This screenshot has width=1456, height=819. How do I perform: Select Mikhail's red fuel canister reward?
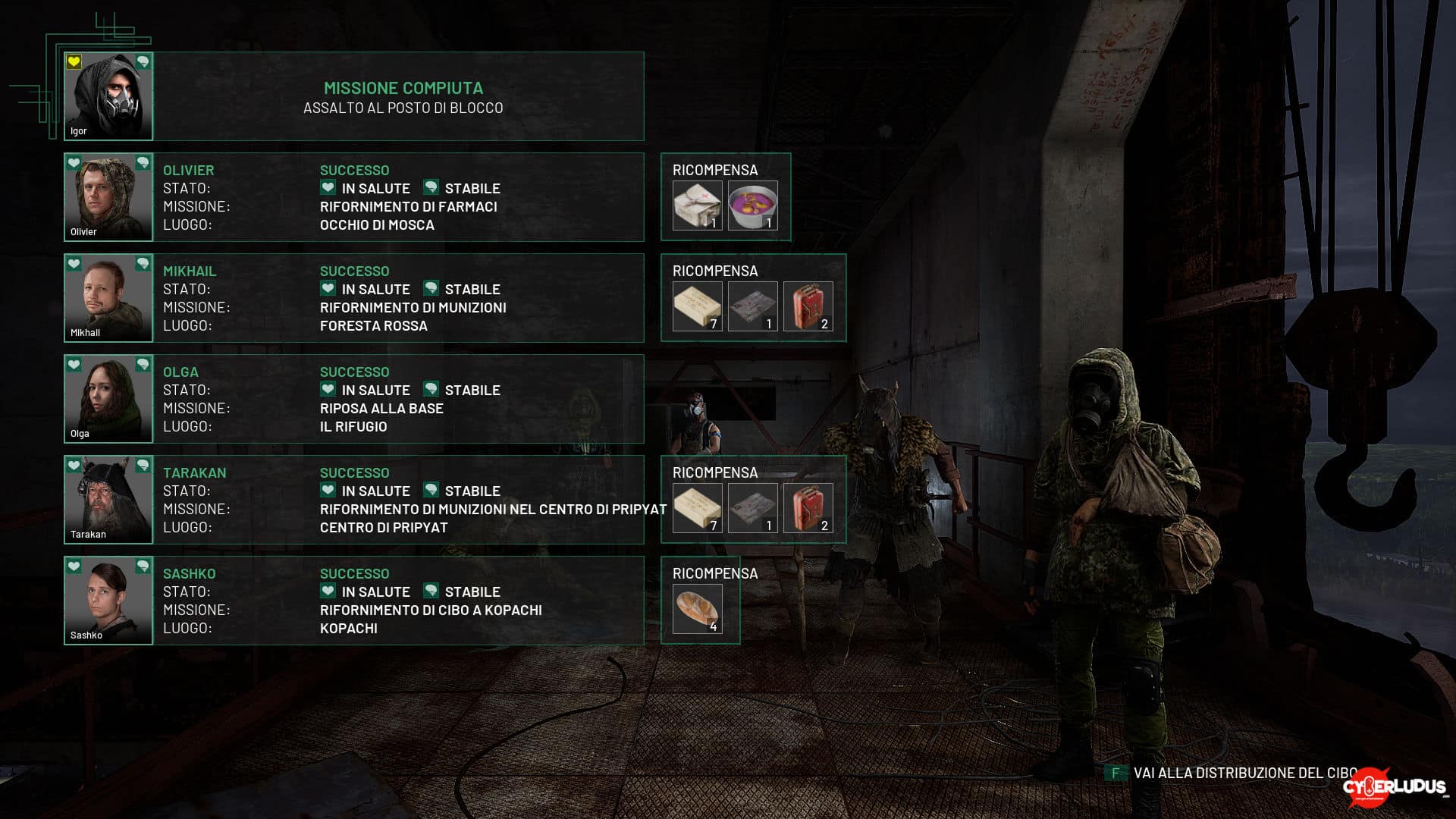pos(808,306)
